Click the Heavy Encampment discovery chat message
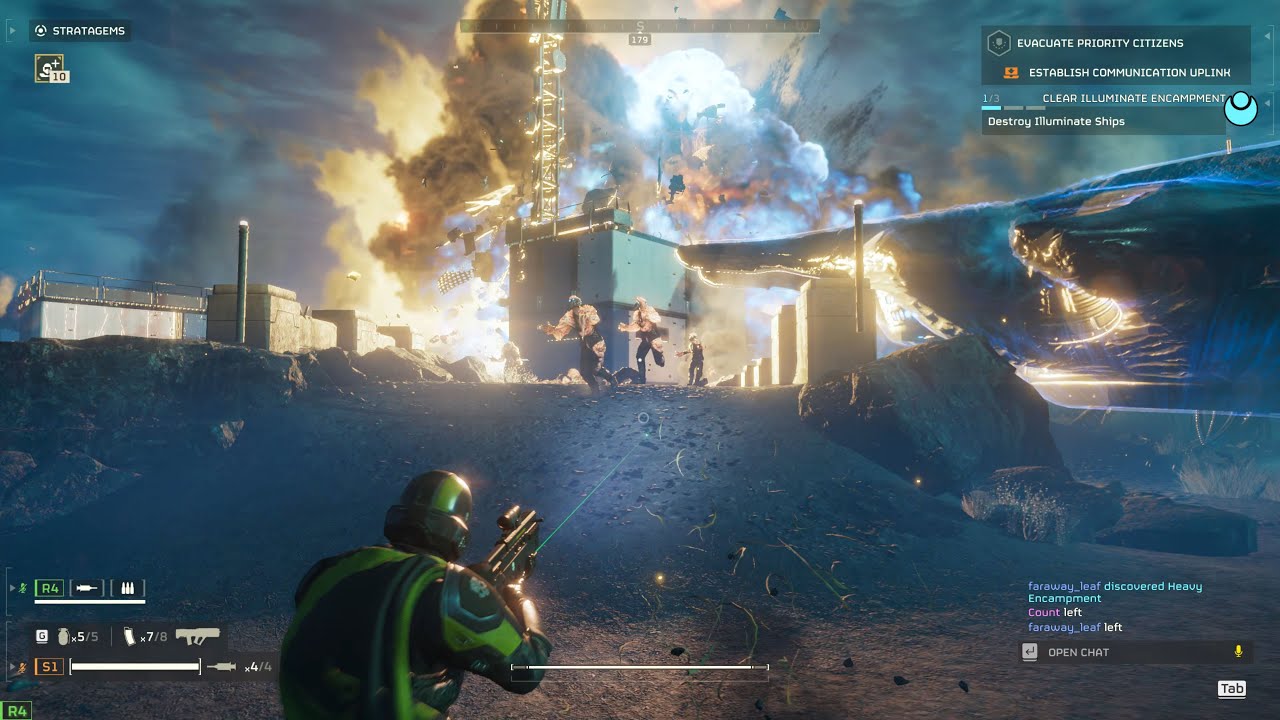Viewport: 1280px width, 720px height. tap(1115, 592)
